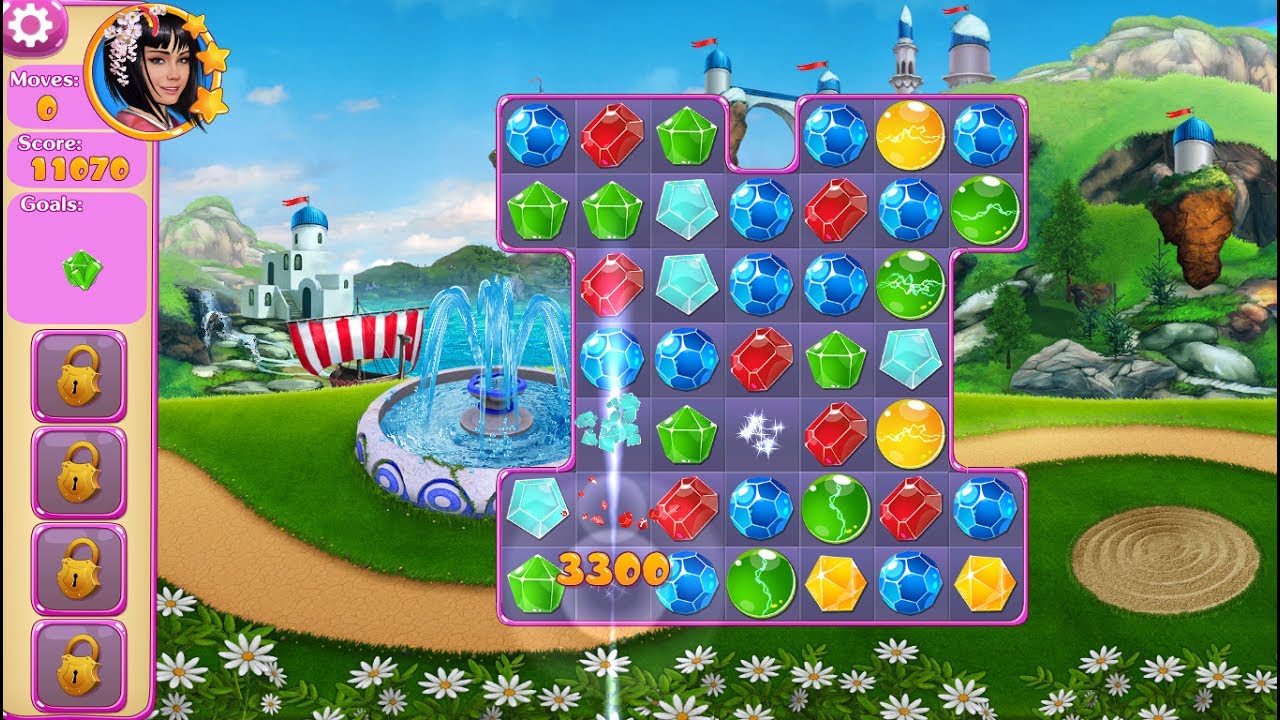Viewport: 1280px width, 720px height.
Task: Pick the green lightning orb in the bottom row
Action: 761,583
